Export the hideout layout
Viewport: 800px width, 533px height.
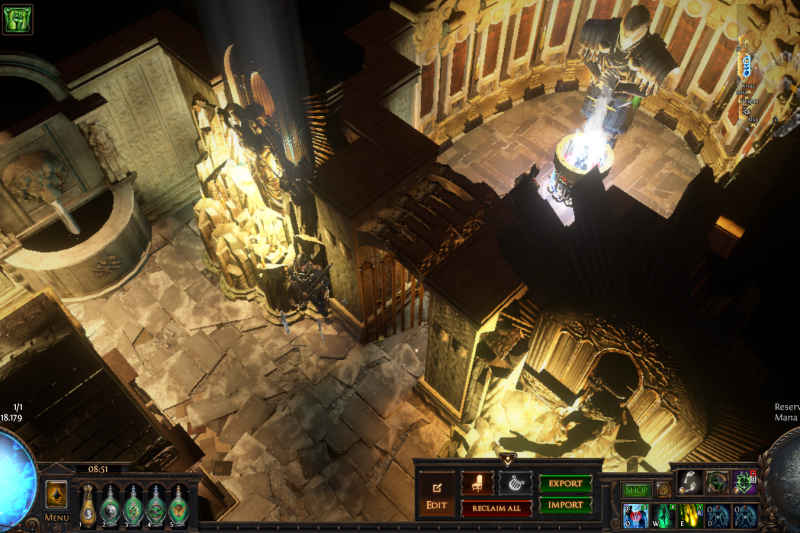tap(565, 483)
